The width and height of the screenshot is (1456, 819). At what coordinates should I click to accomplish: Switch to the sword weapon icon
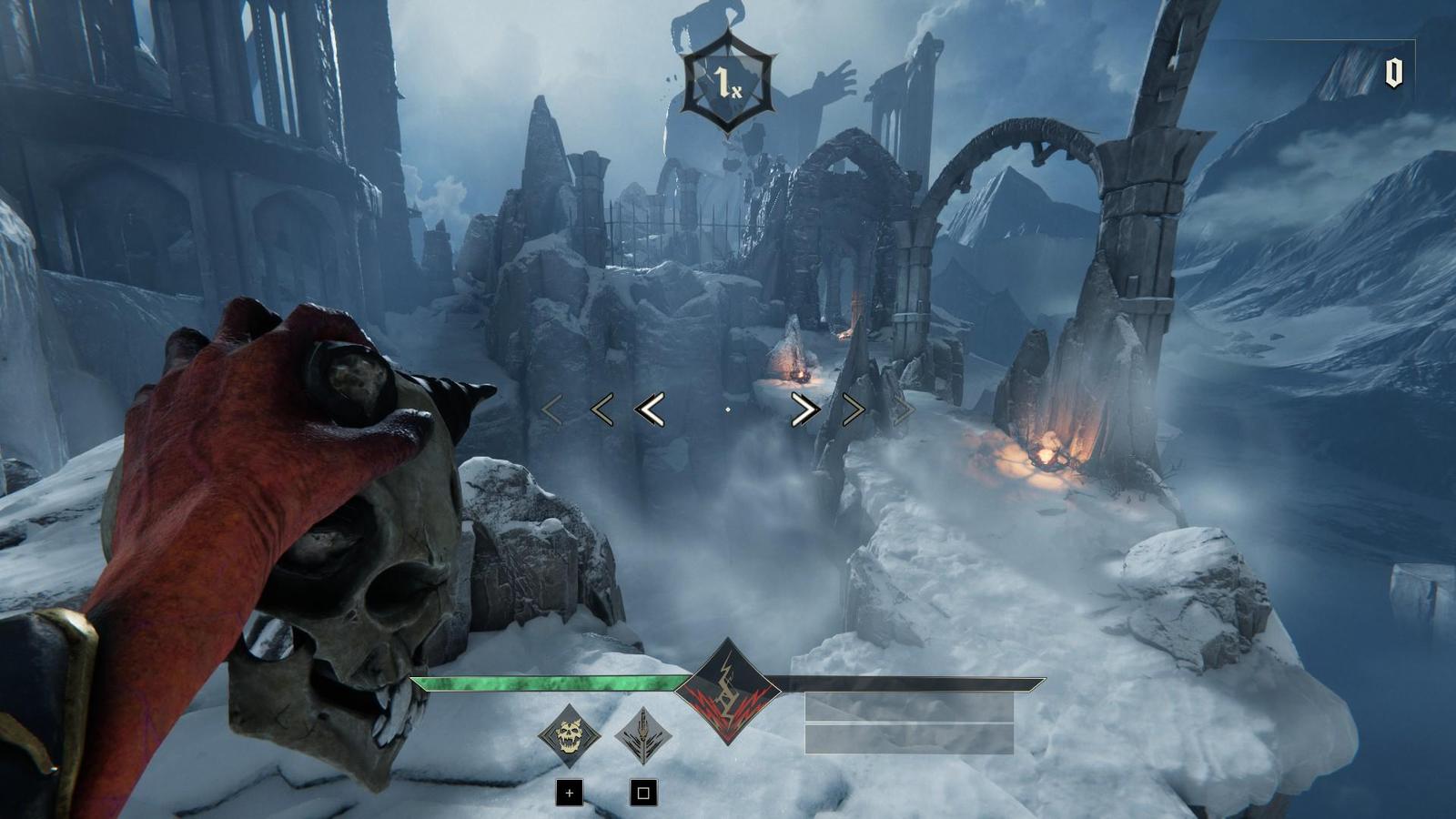(x=643, y=735)
